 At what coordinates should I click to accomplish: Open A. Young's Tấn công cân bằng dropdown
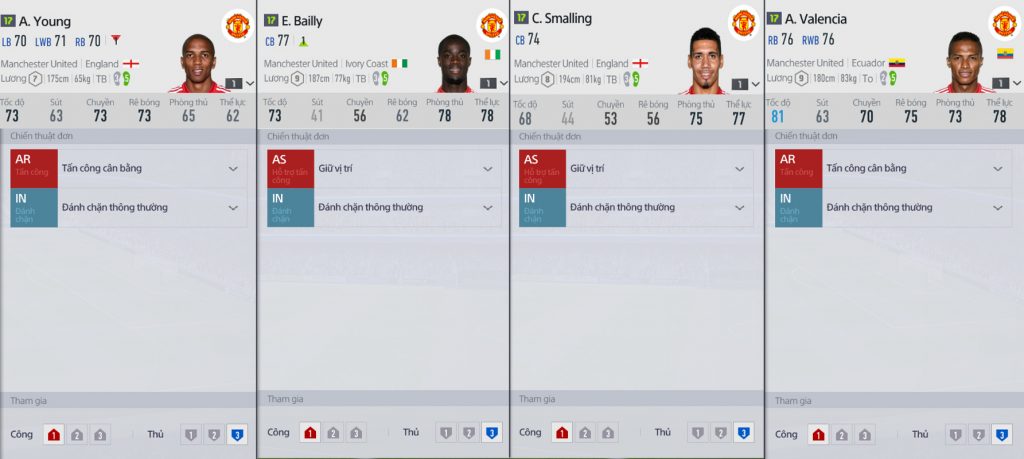(233, 168)
